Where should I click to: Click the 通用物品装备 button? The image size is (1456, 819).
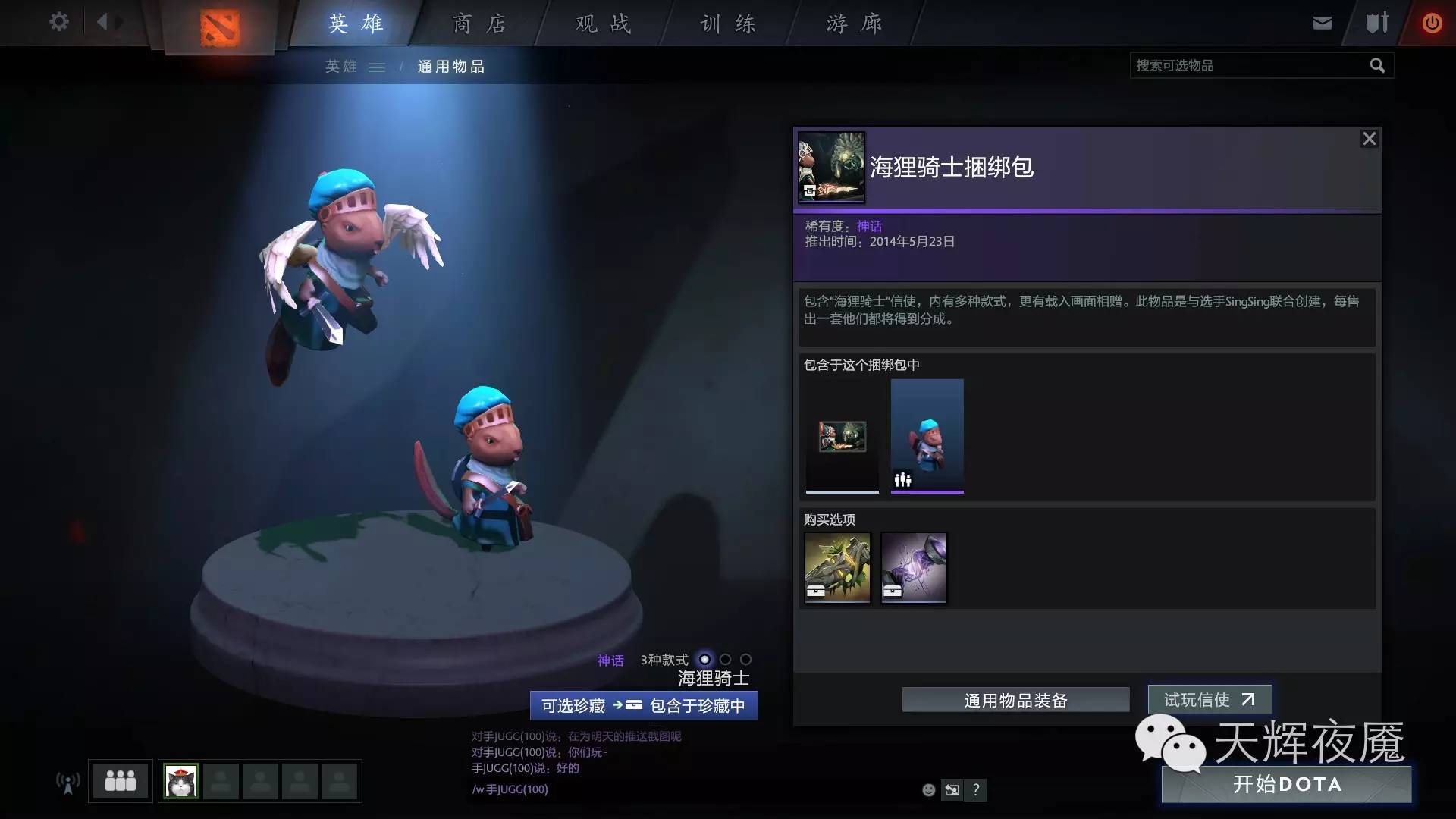1015,700
